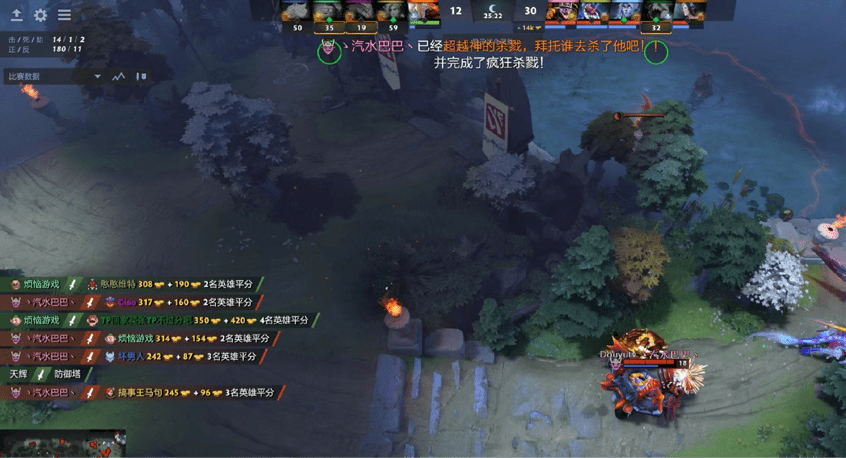Open the gear settings menu

coord(40,16)
